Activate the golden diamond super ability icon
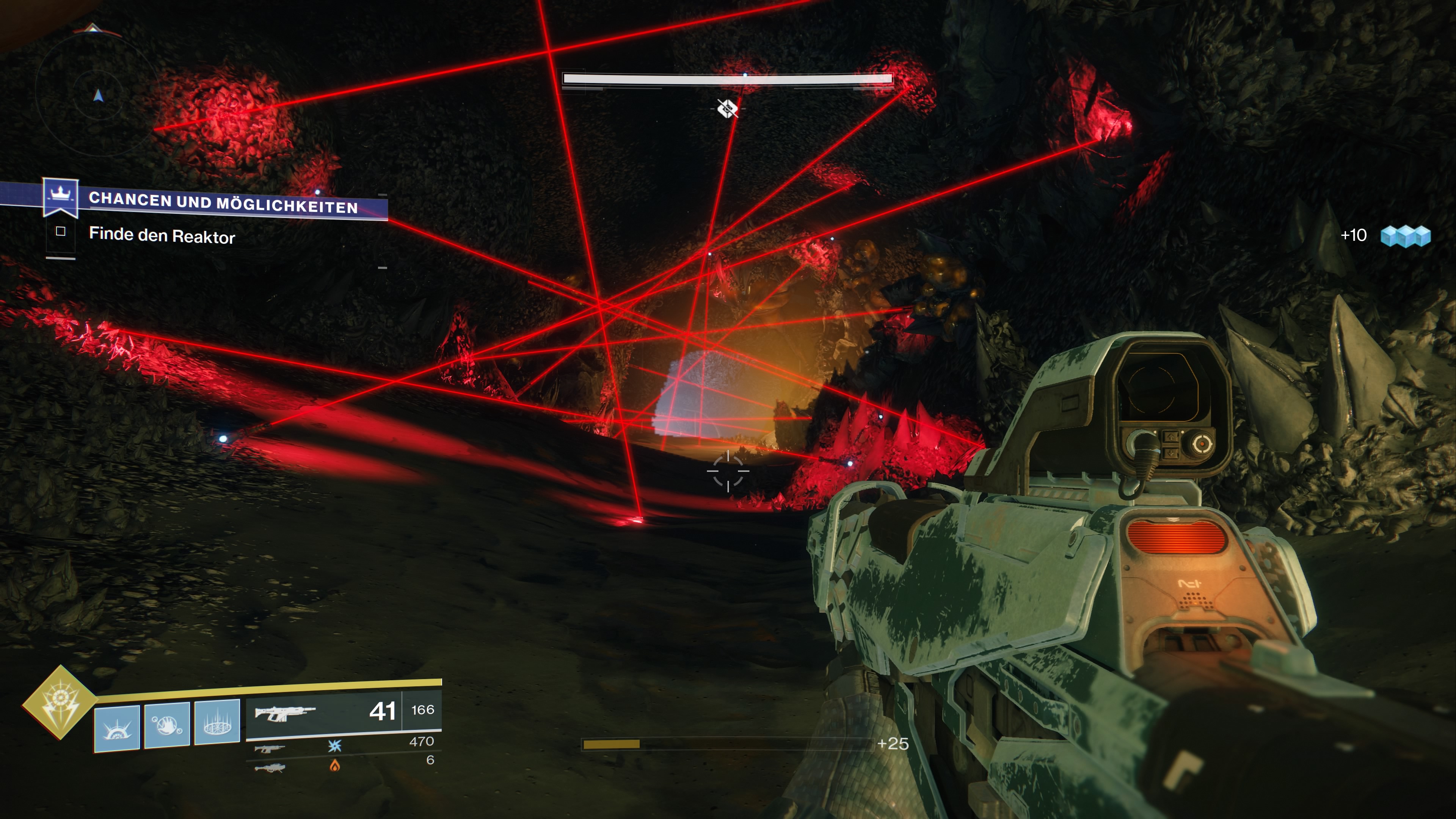The image size is (1456, 819). click(x=60, y=702)
